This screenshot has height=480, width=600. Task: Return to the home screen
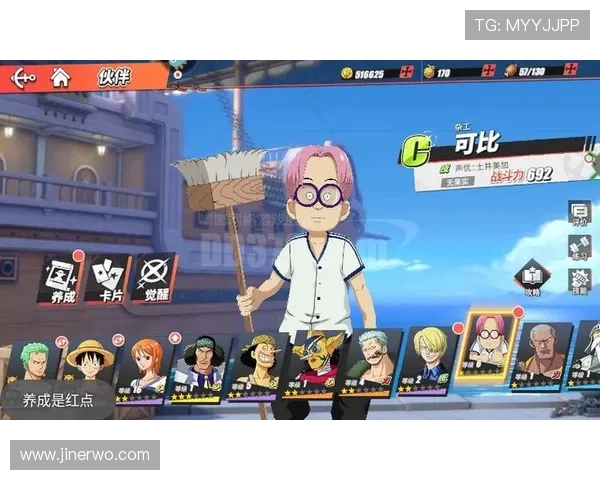coord(60,77)
